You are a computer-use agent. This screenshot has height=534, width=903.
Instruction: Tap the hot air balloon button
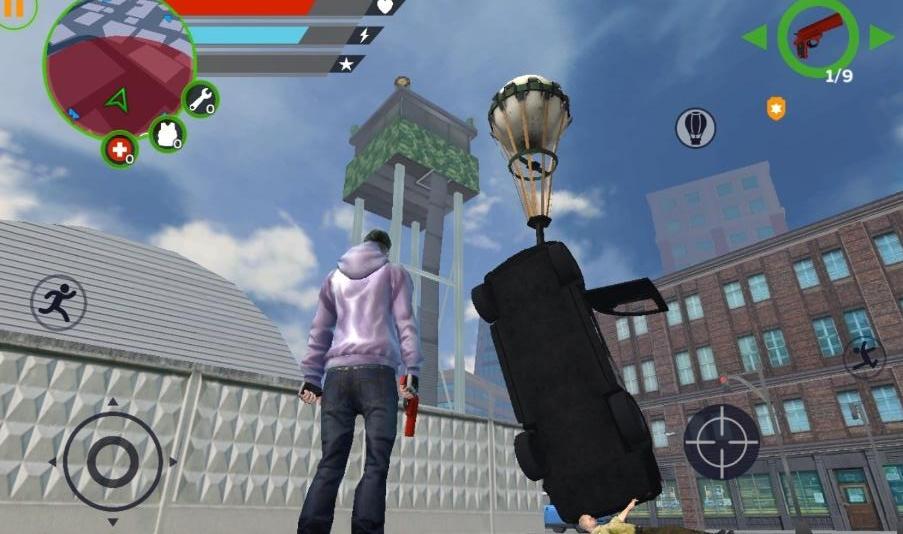tap(695, 127)
